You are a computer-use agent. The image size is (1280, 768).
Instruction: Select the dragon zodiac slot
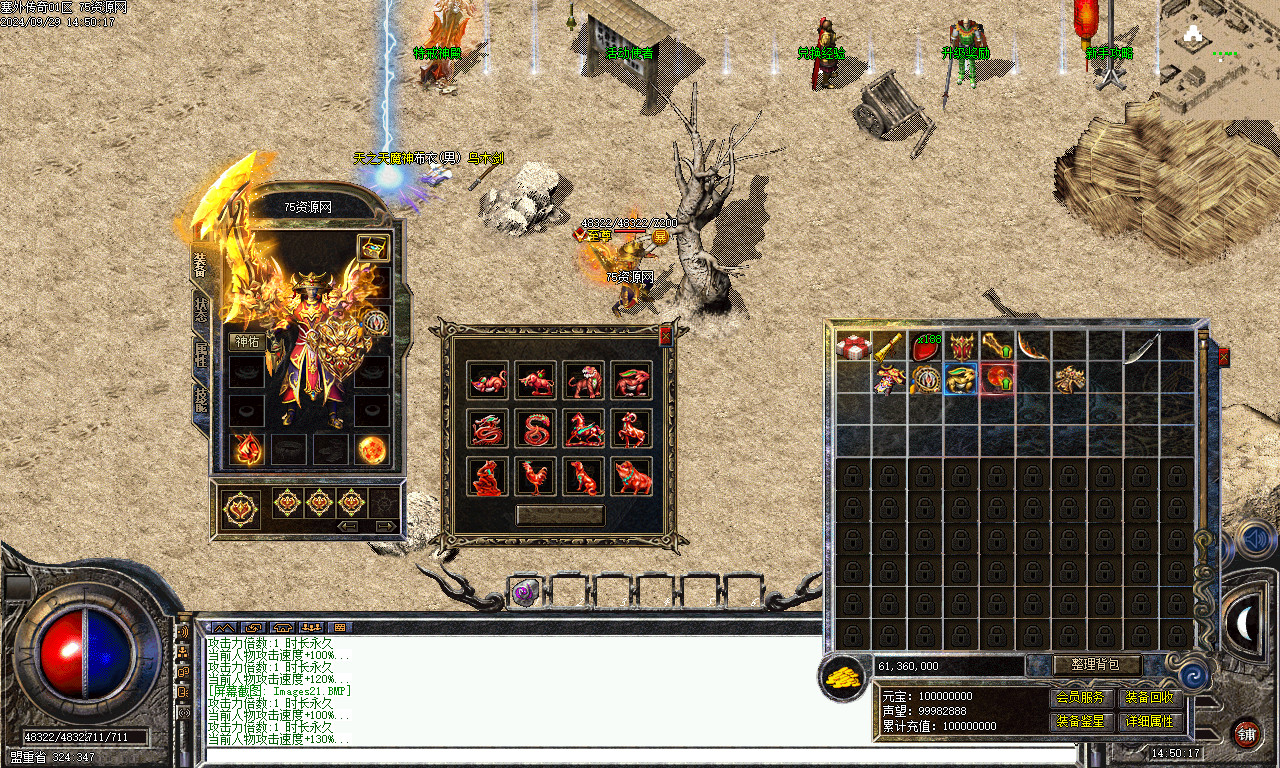tap(488, 428)
